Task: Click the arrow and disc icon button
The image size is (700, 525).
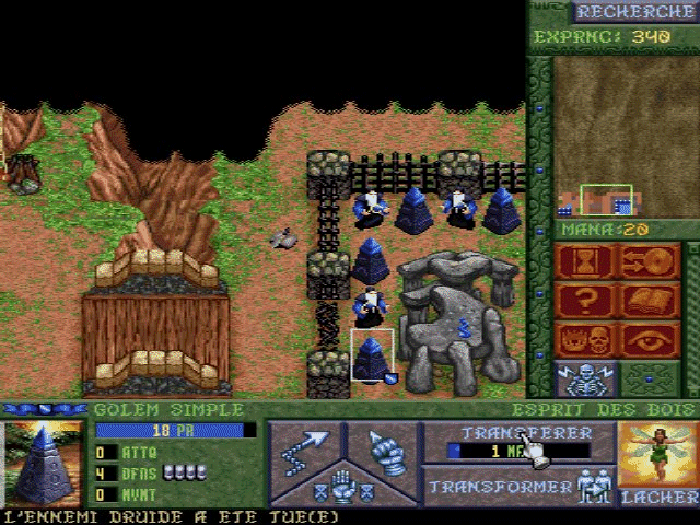Action: (x=649, y=263)
